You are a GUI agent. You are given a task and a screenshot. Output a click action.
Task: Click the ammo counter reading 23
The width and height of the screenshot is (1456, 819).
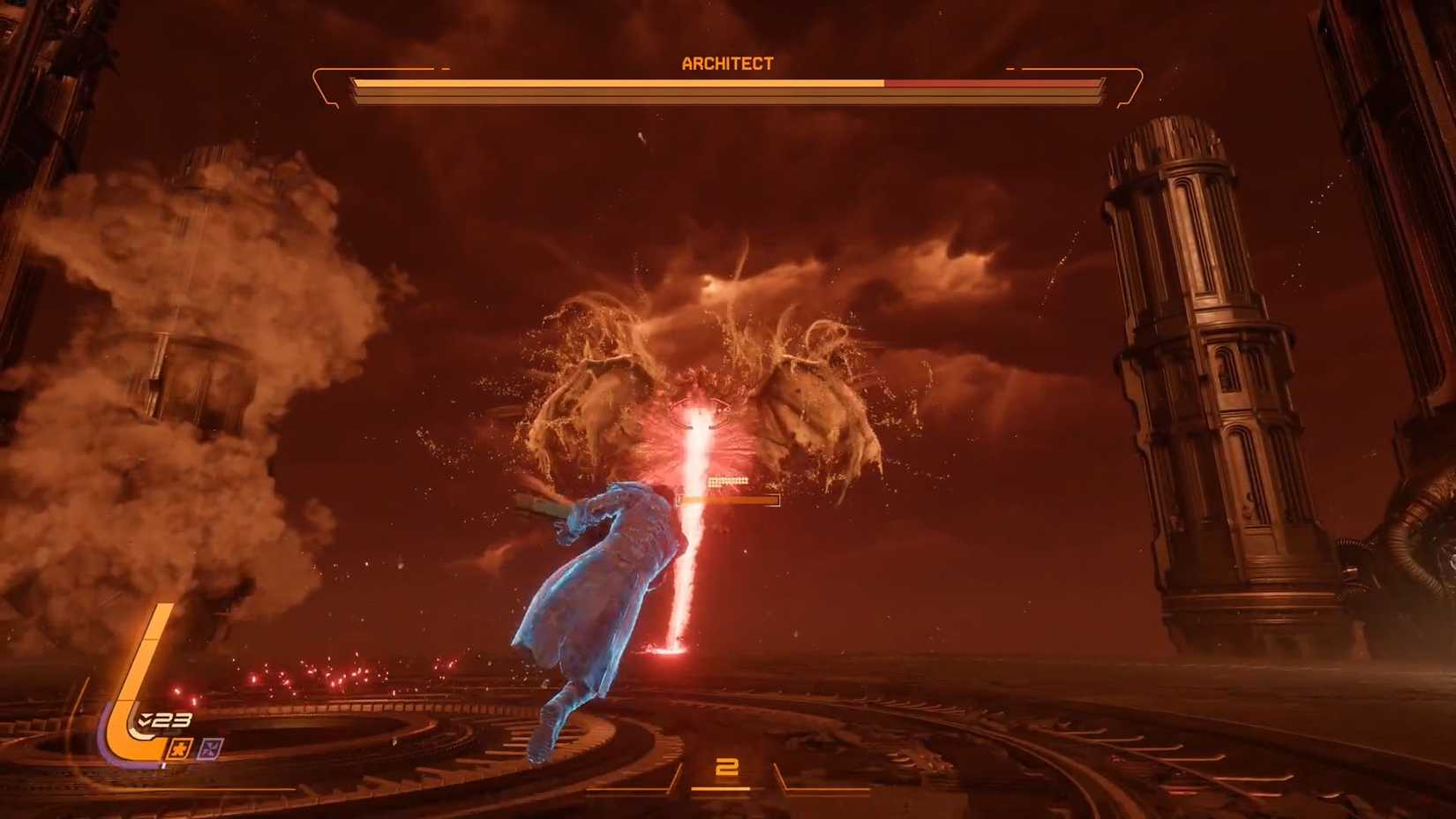click(170, 720)
